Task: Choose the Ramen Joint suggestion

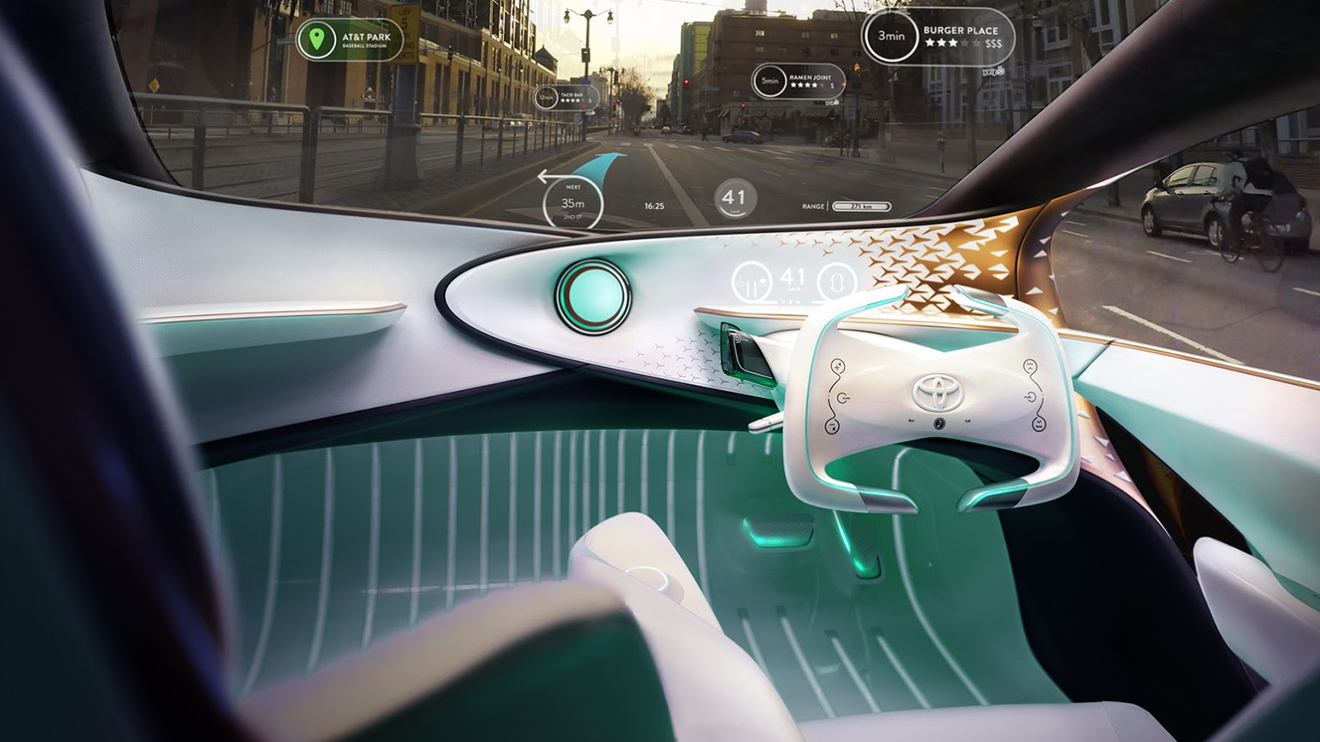Action: click(x=798, y=80)
